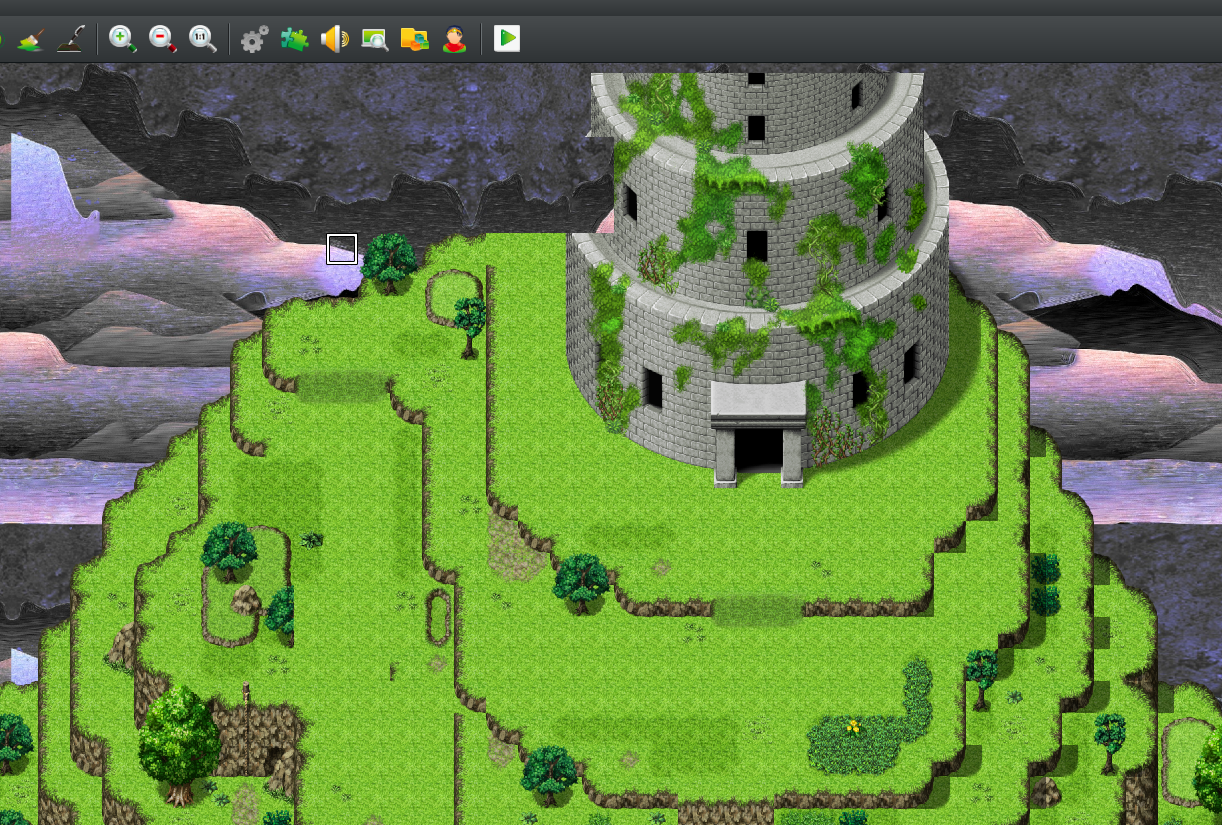Zoom in on the map

pyautogui.click(x=122, y=40)
